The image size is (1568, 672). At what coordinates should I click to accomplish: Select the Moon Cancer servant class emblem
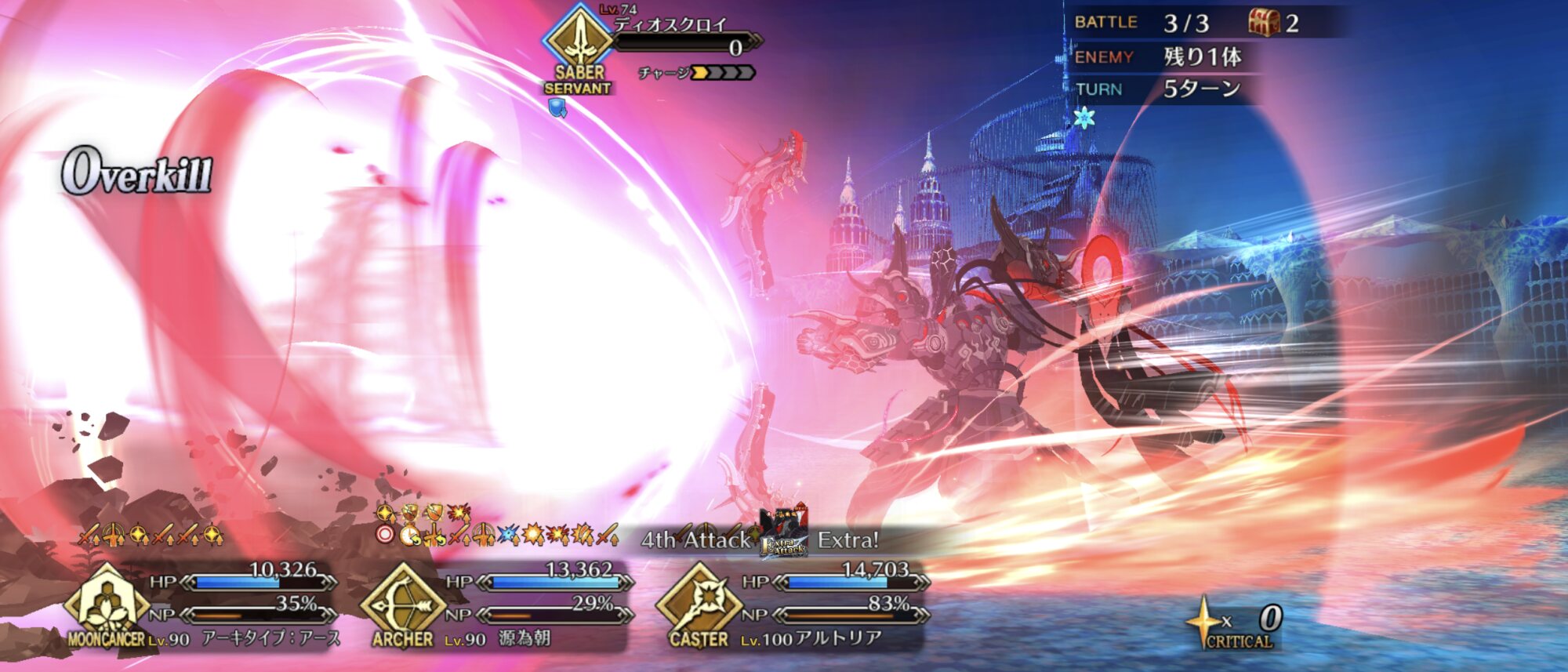click(106, 602)
